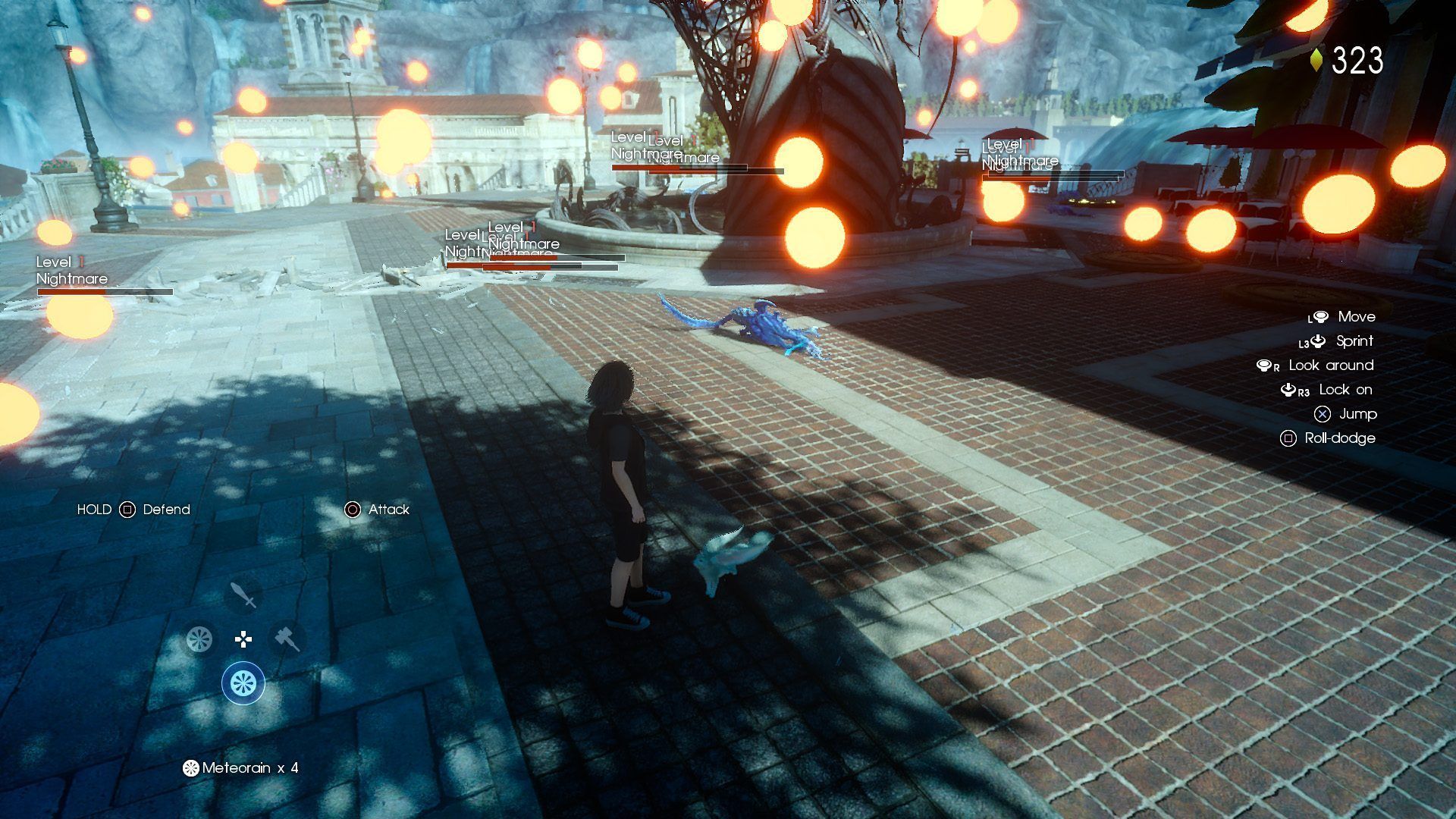This screenshot has width=1456, height=819.
Task: Pick the dimmed firework slot on the left
Action: pyautogui.click(x=199, y=639)
